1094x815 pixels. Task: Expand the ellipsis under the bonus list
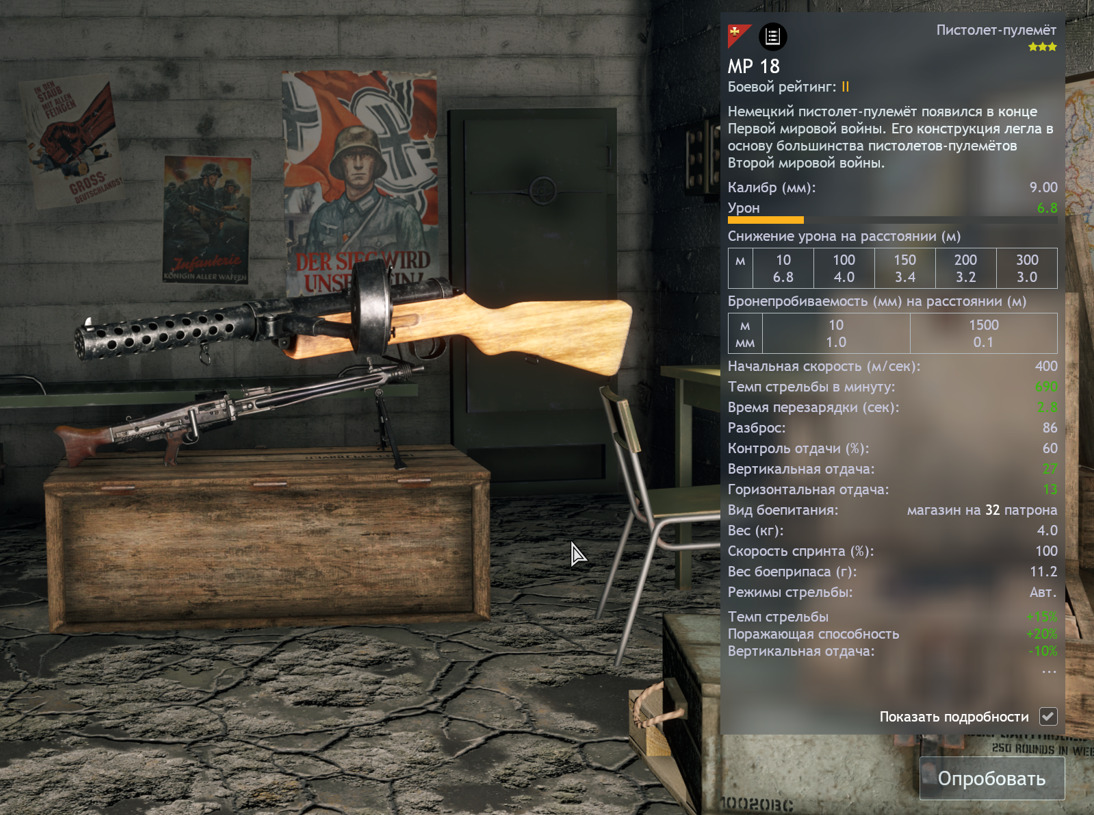coord(1048,672)
